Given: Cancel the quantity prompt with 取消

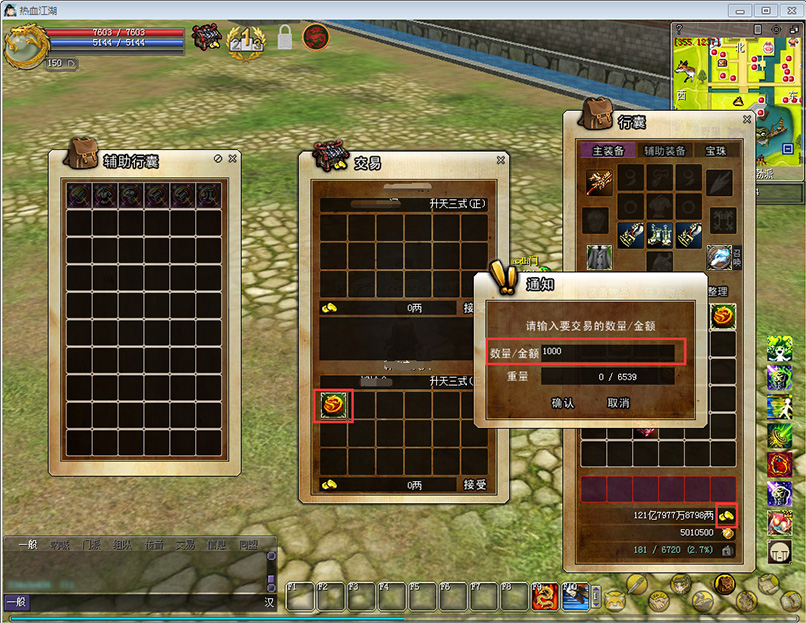Looking at the screenshot, I should [618, 403].
